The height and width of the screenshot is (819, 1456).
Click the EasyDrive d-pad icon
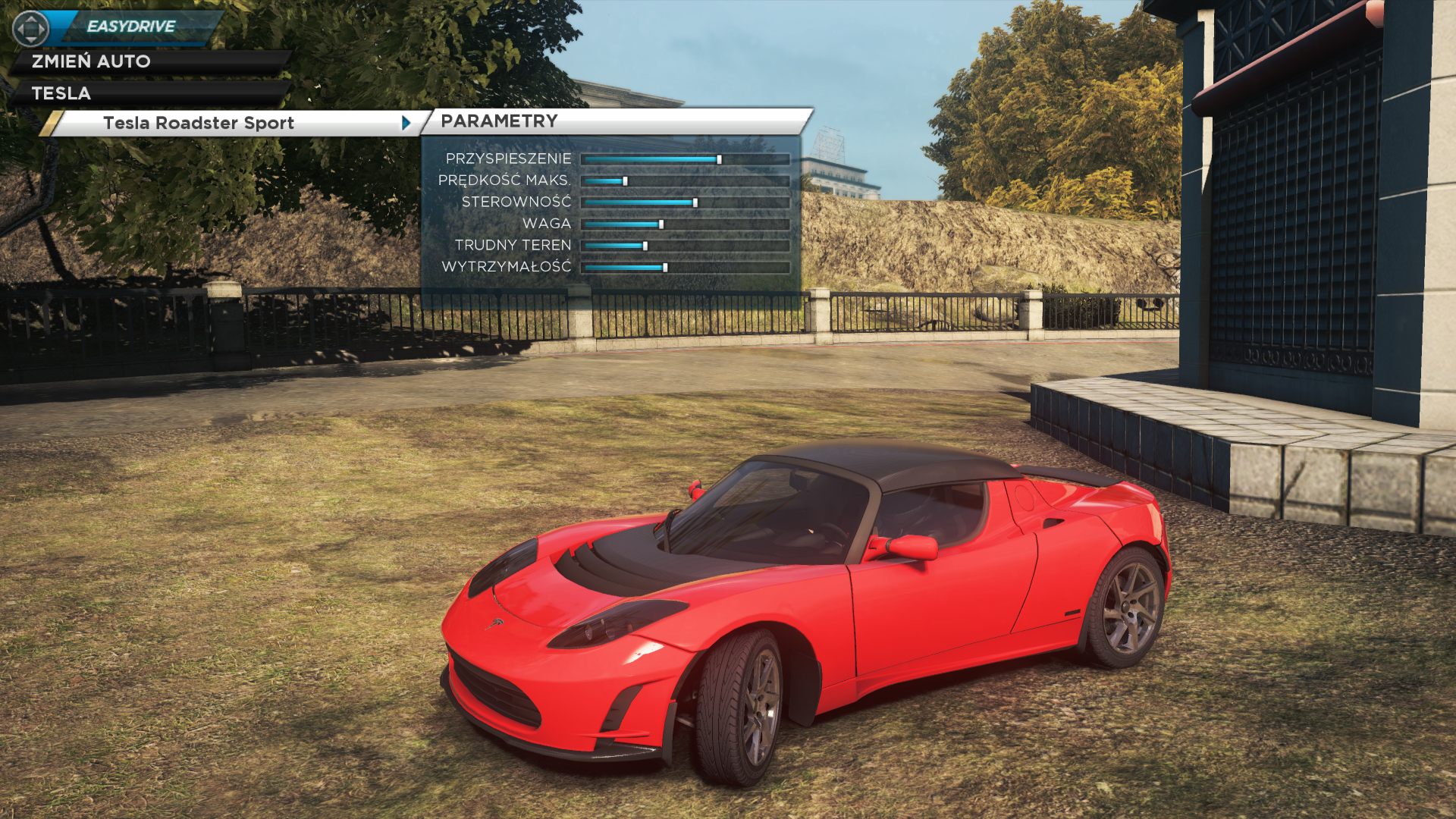pyautogui.click(x=30, y=29)
